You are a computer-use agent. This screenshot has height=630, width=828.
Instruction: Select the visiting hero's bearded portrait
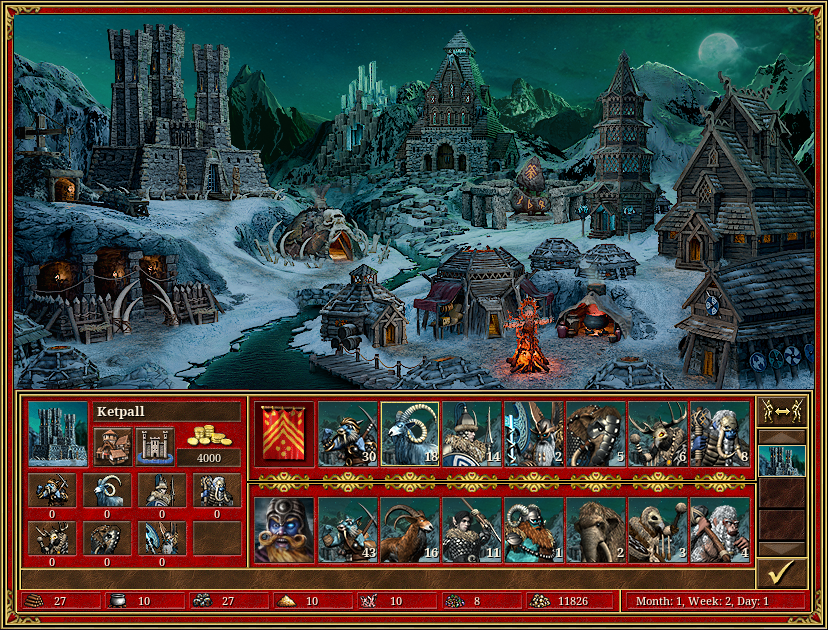pos(284,530)
